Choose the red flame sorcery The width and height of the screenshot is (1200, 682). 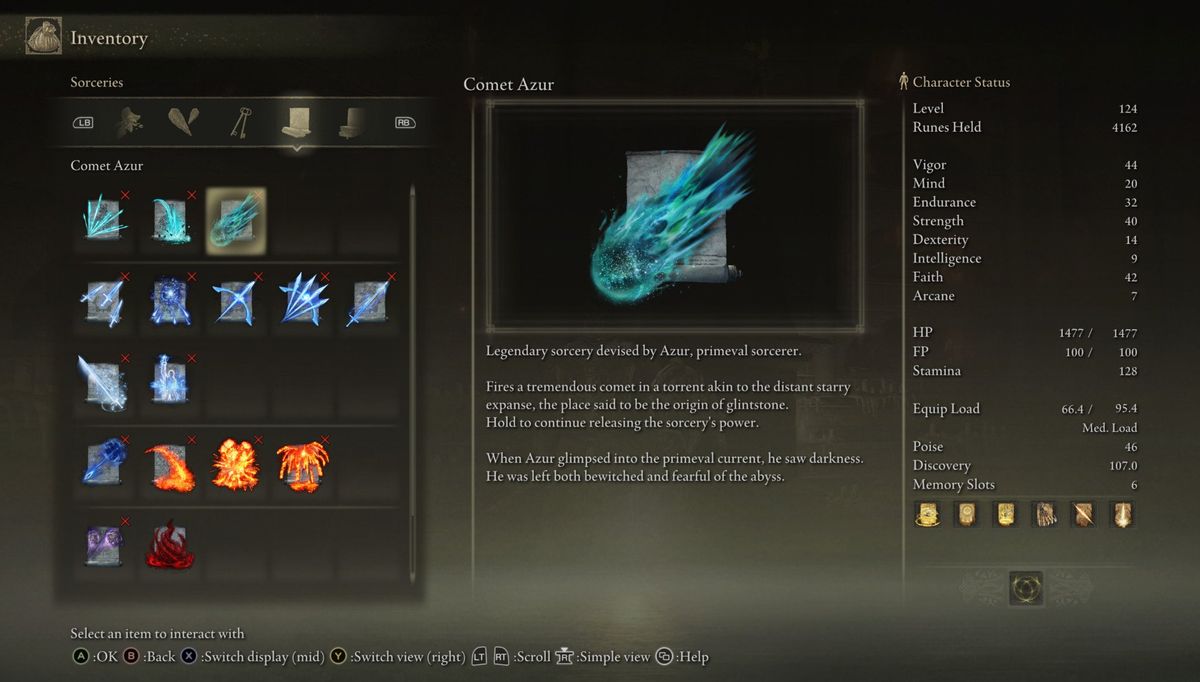tap(170, 546)
